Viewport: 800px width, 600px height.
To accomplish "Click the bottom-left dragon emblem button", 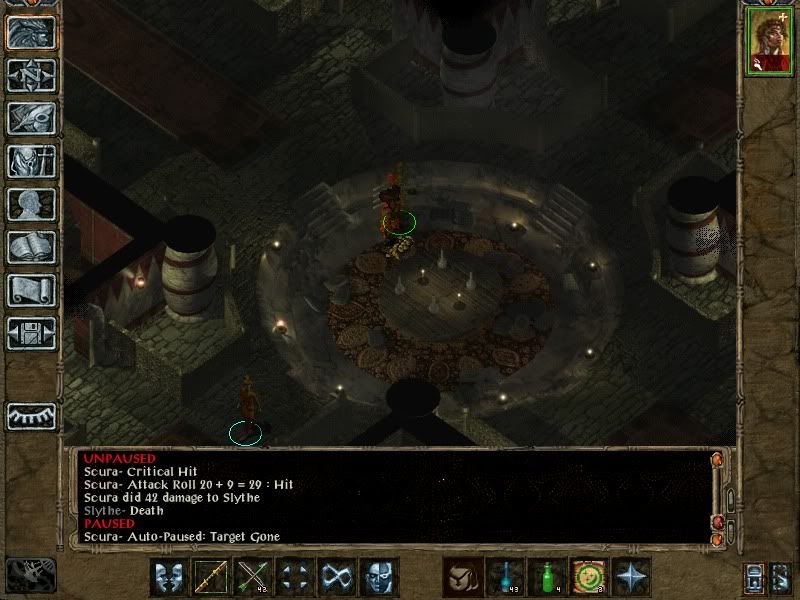I will [30, 574].
